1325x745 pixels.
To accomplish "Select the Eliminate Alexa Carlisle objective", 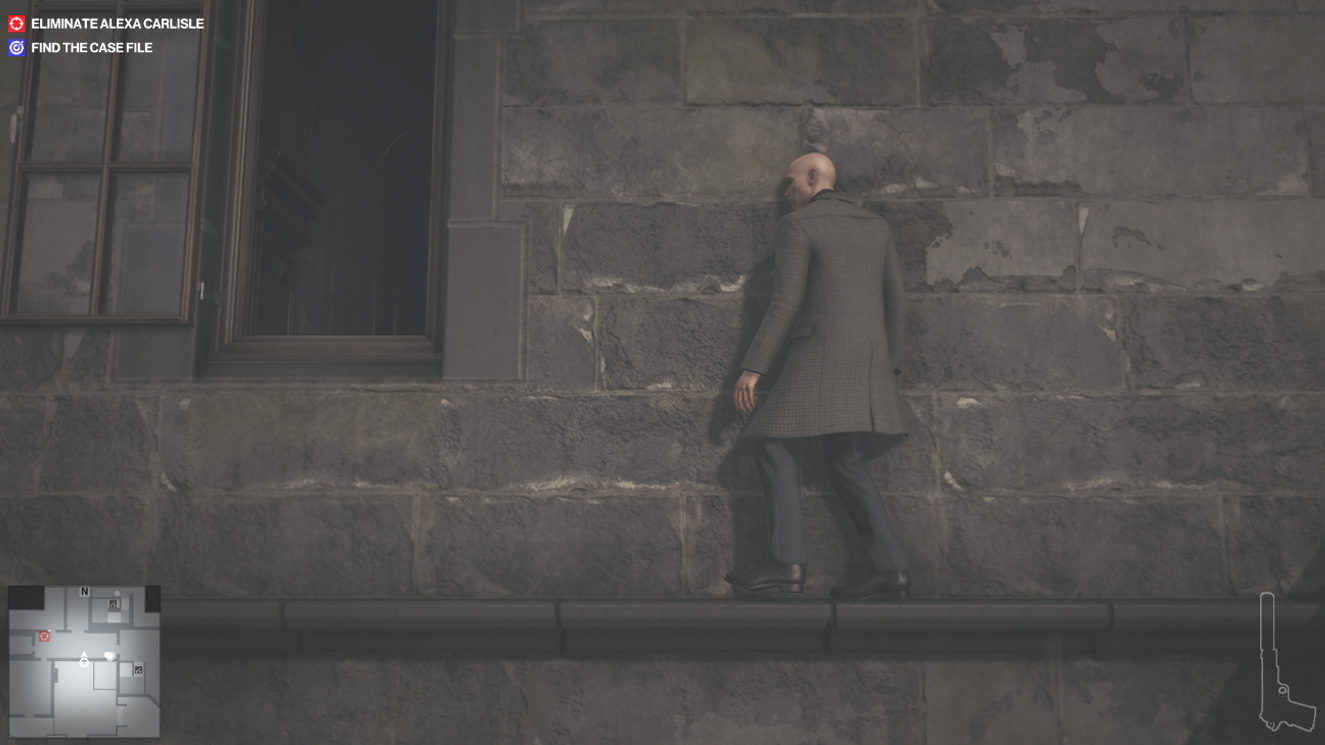I will click(116, 23).
